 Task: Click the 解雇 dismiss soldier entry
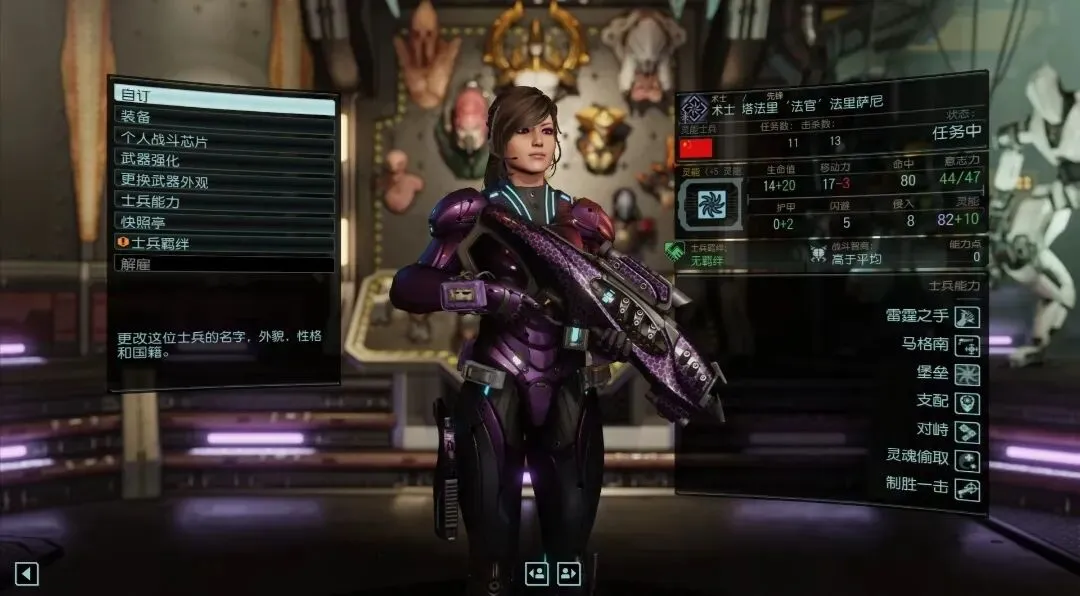[x=224, y=265]
